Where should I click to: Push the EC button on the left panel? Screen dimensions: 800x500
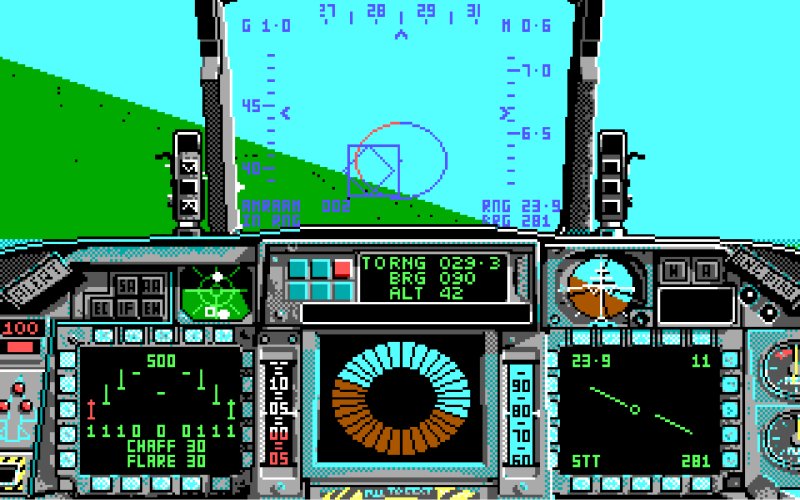pyautogui.click(x=102, y=310)
